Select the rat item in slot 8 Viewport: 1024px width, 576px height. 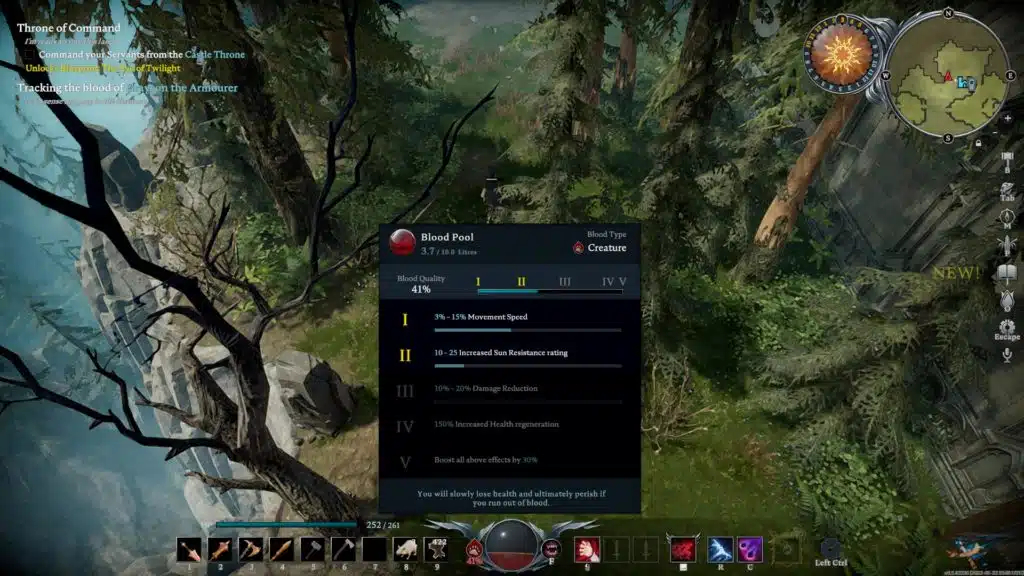[405, 549]
